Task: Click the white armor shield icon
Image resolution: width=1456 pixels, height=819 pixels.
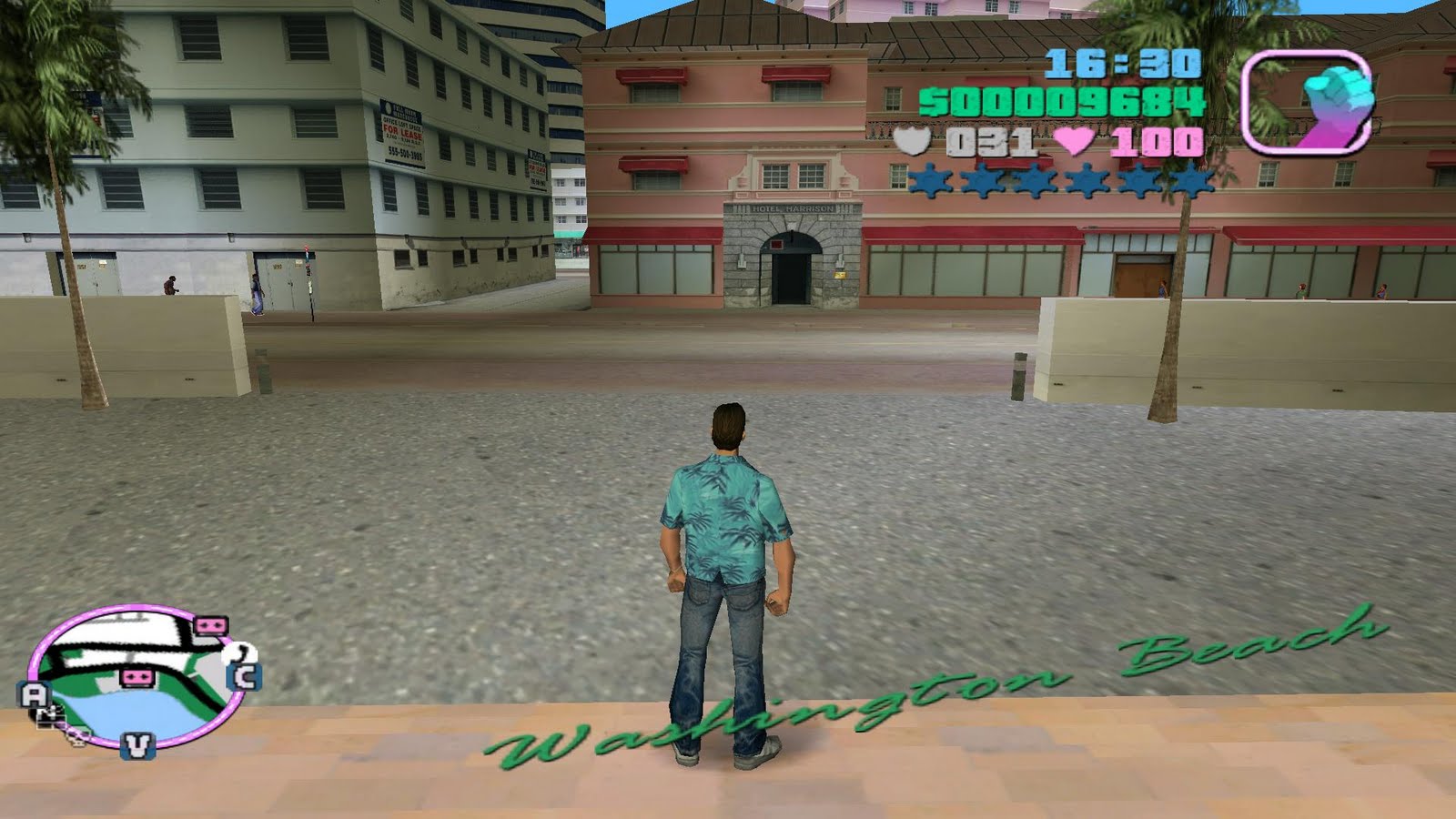Action: pyautogui.click(x=912, y=141)
